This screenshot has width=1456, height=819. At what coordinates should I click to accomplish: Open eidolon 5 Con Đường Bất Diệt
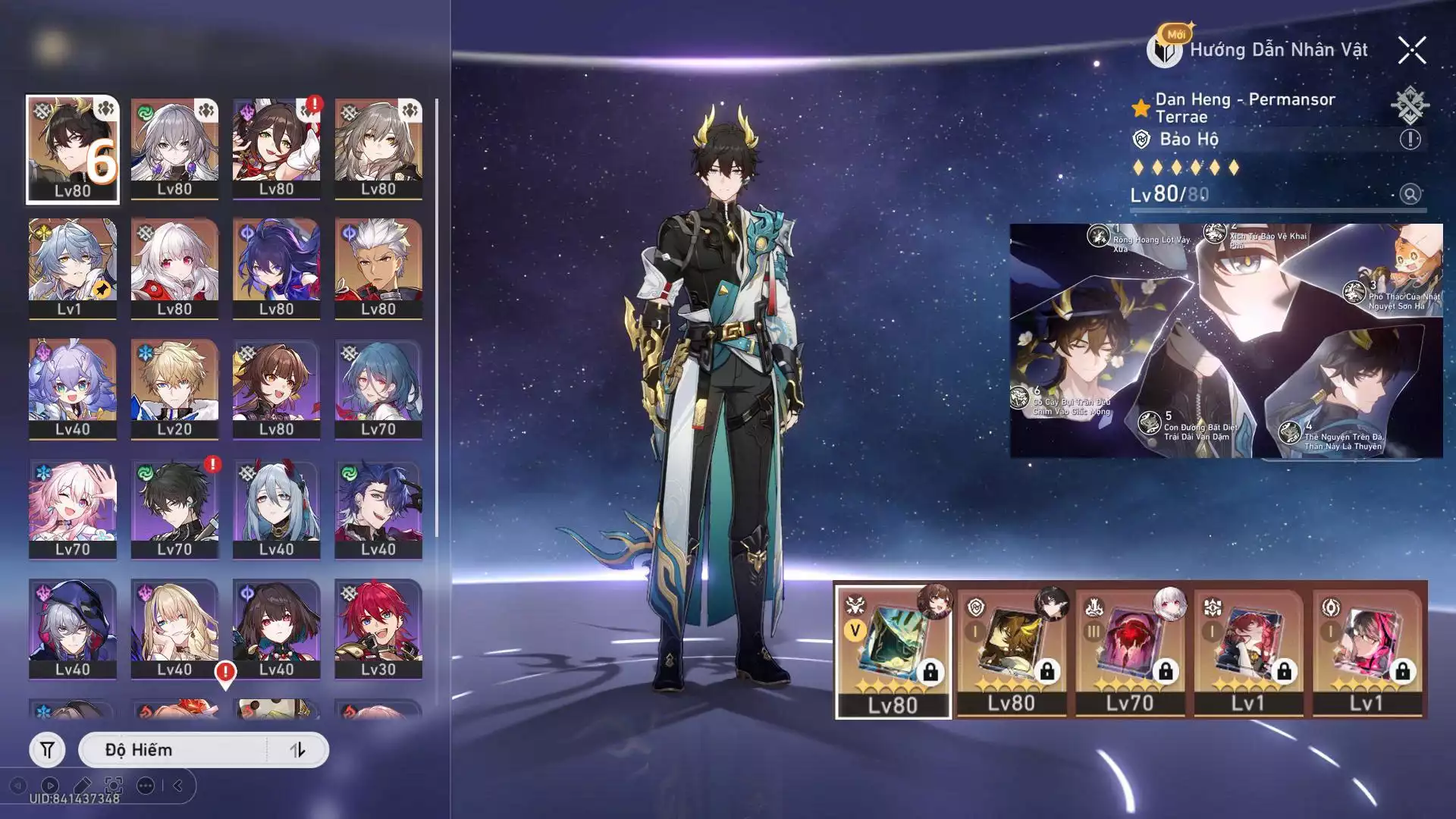coord(1150,423)
